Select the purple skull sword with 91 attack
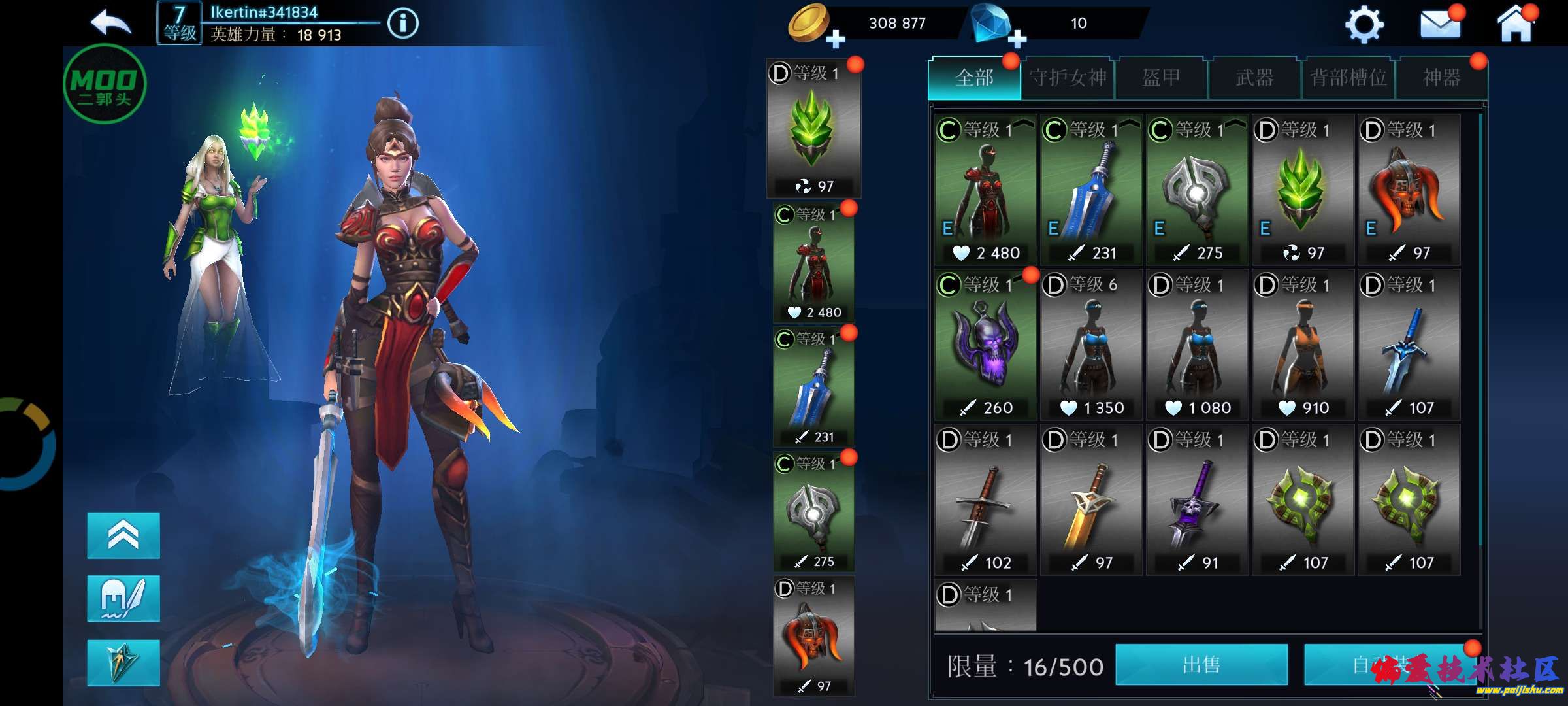The image size is (1568, 706). [x=1197, y=500]
